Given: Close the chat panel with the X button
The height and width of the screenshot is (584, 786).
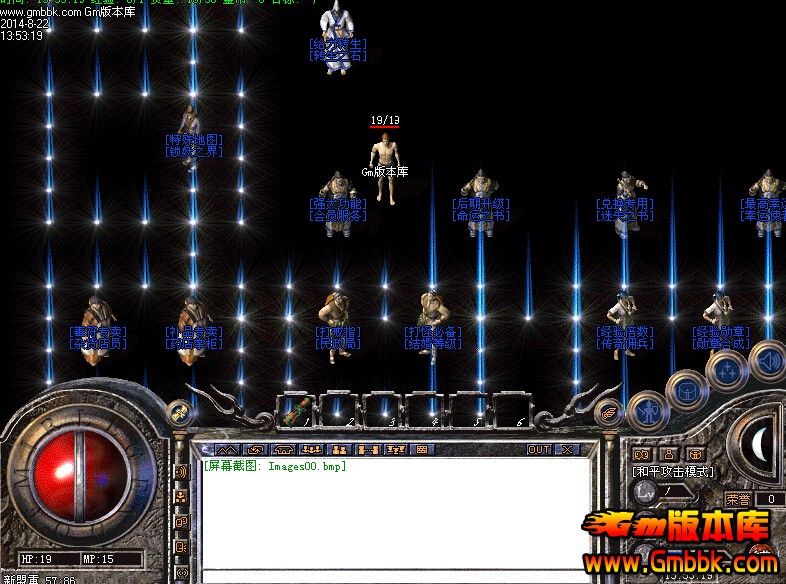Looking at the screenshot, I should coord(566,450).
